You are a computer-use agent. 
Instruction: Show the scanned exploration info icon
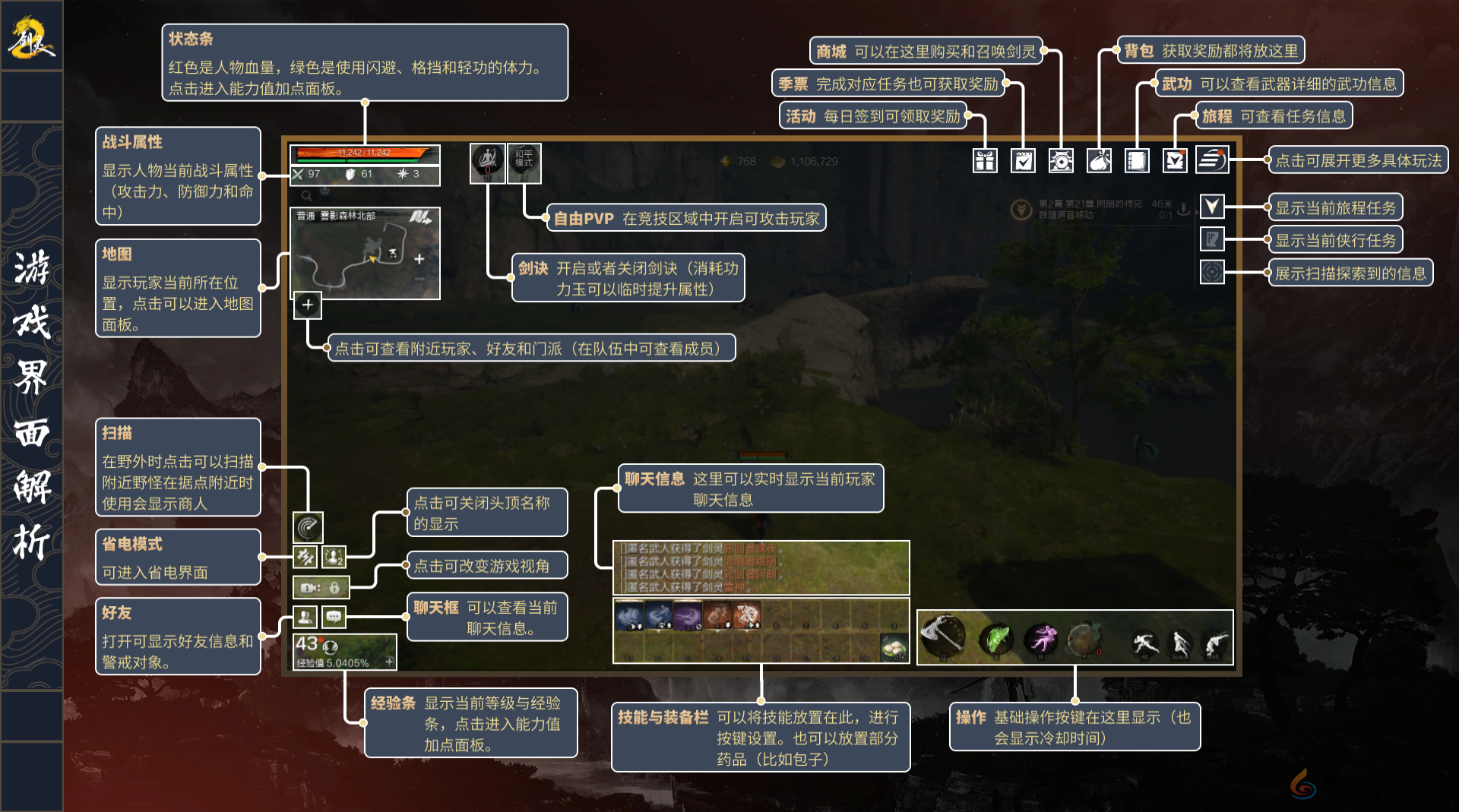1212,272
